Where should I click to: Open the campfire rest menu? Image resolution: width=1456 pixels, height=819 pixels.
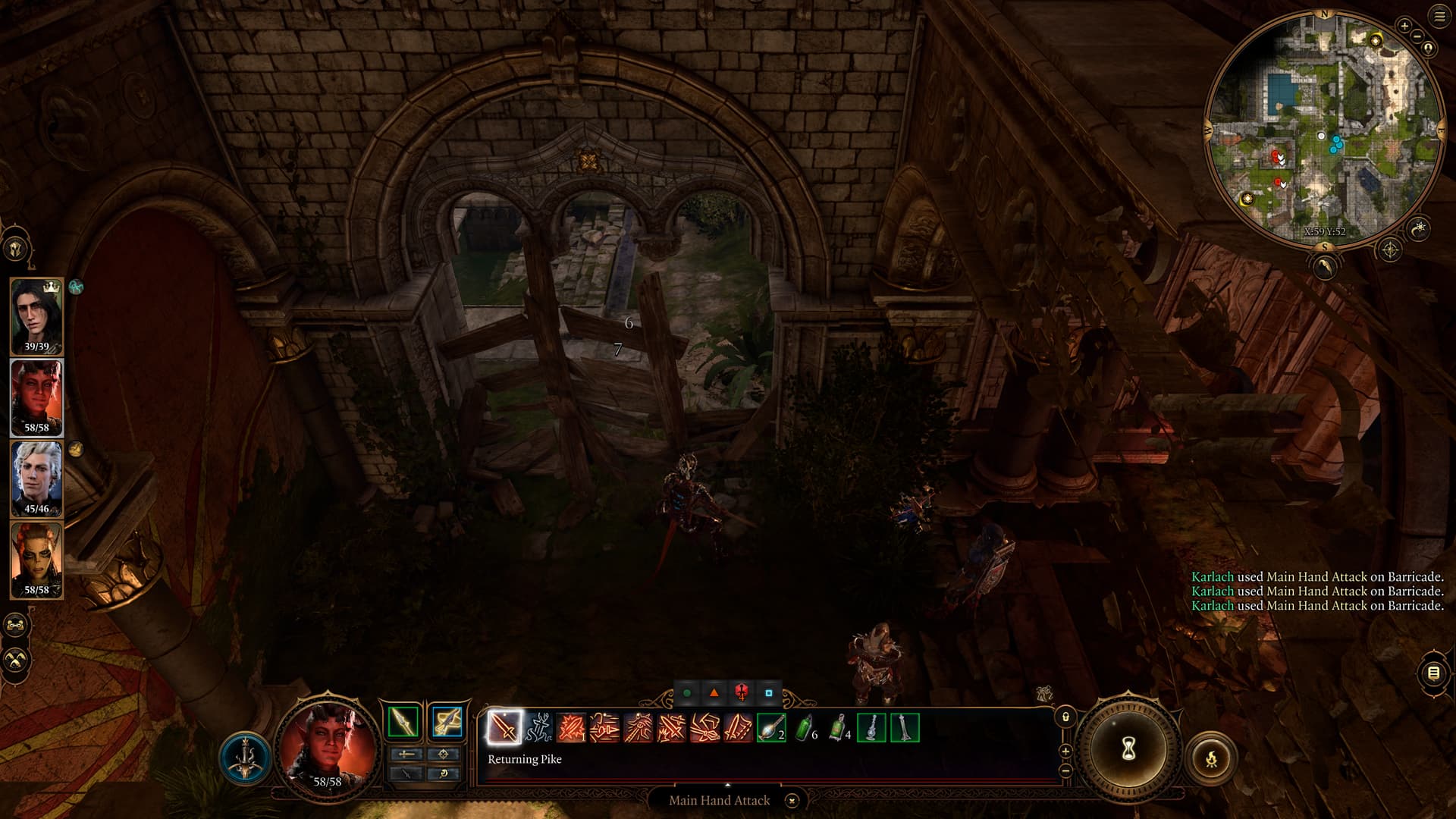click(x=1211, y=757)
